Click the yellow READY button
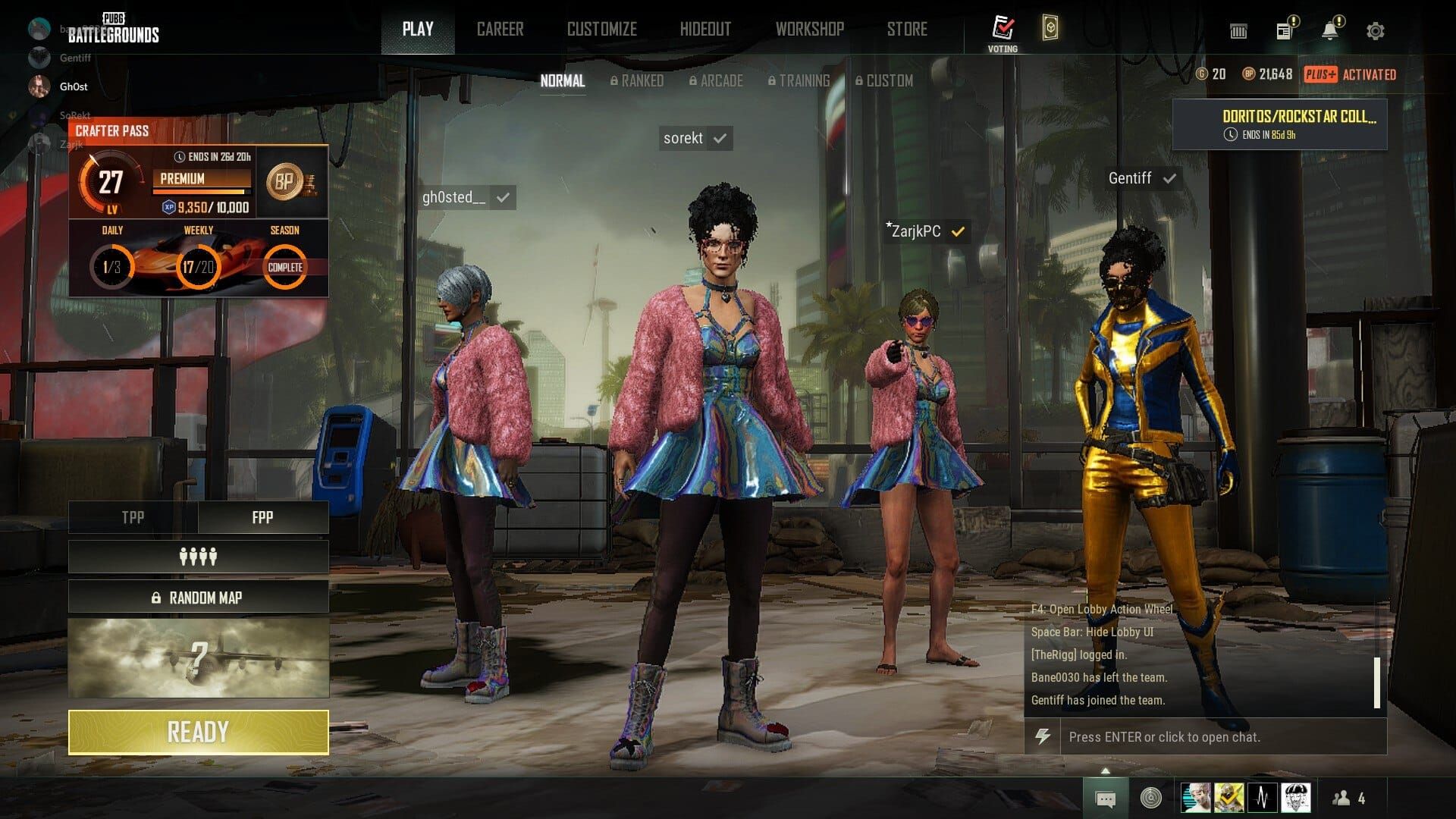Image resolution: width=1456 pixels, height=819 pixels. (x=198, y=732)
